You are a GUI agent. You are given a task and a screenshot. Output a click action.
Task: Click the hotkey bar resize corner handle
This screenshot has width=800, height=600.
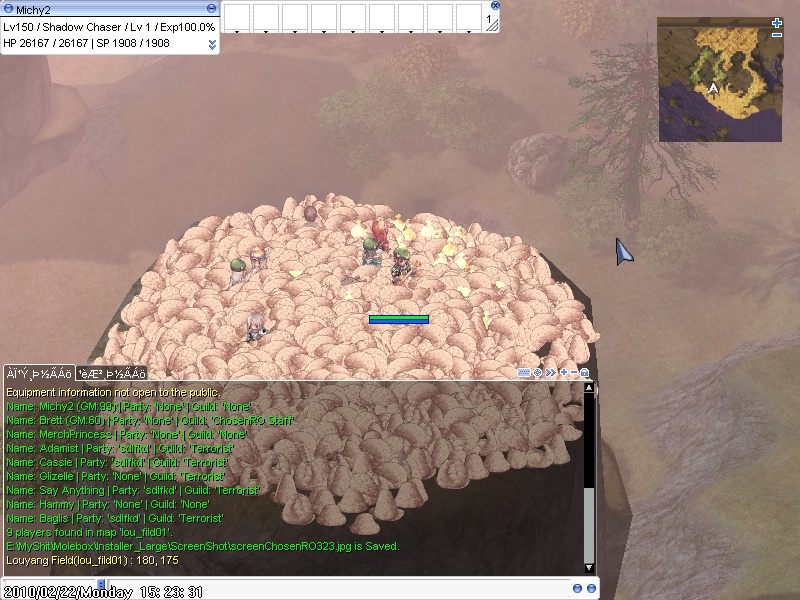coord(491,26)
